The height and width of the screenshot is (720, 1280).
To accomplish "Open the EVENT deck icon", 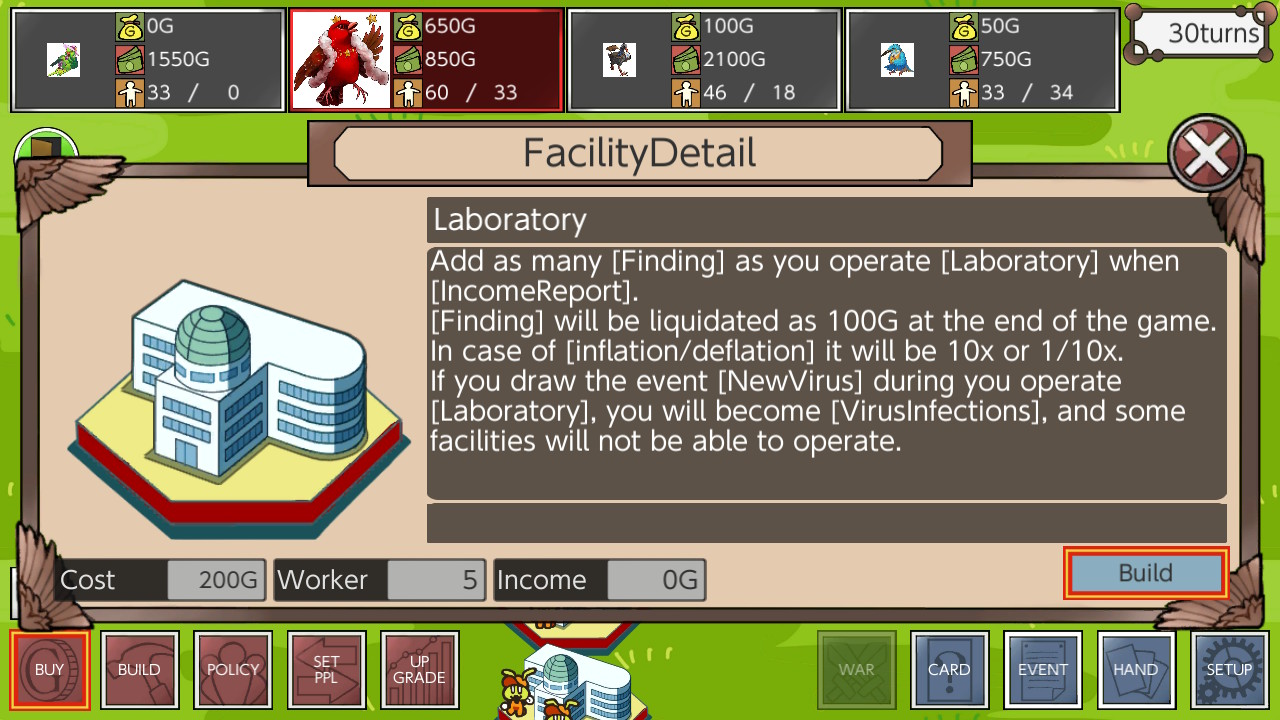I will (x=1043, y=669).
